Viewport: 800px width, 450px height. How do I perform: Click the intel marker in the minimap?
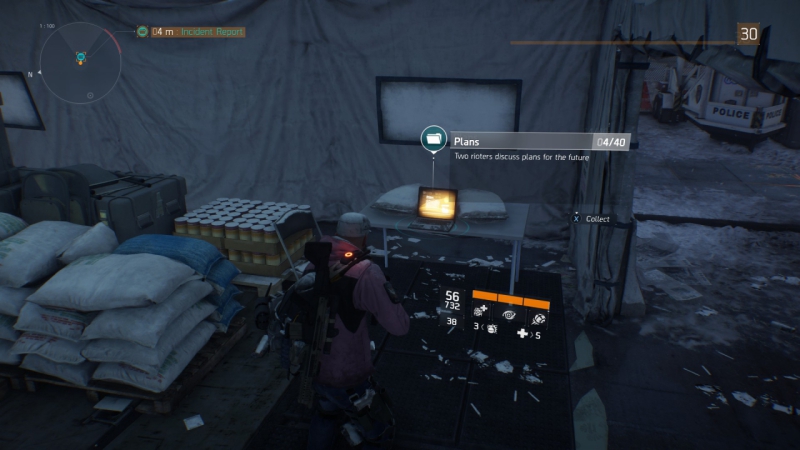(x=80, y=56)
